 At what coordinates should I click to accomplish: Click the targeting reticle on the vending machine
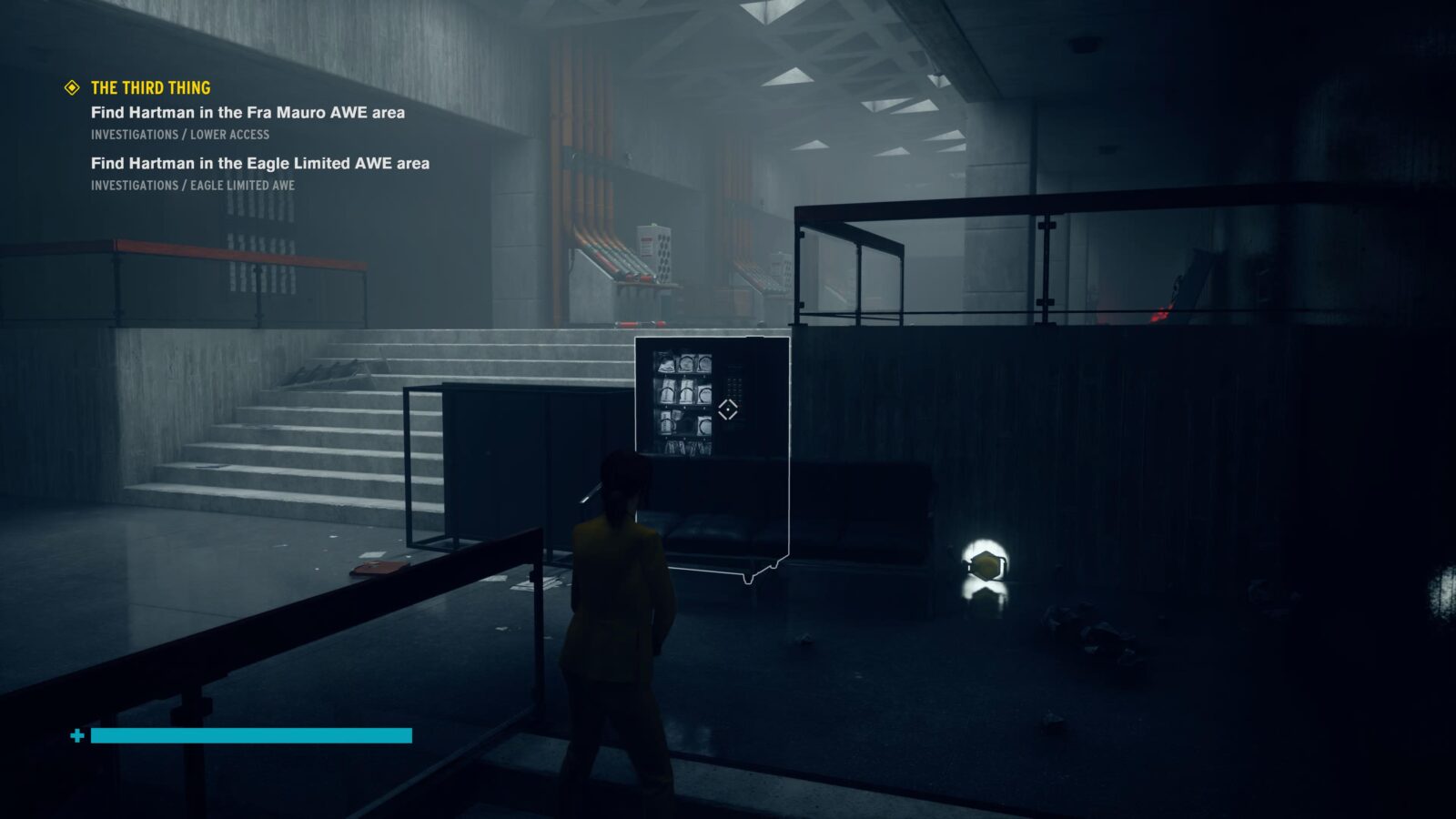[x=726, y=409]
